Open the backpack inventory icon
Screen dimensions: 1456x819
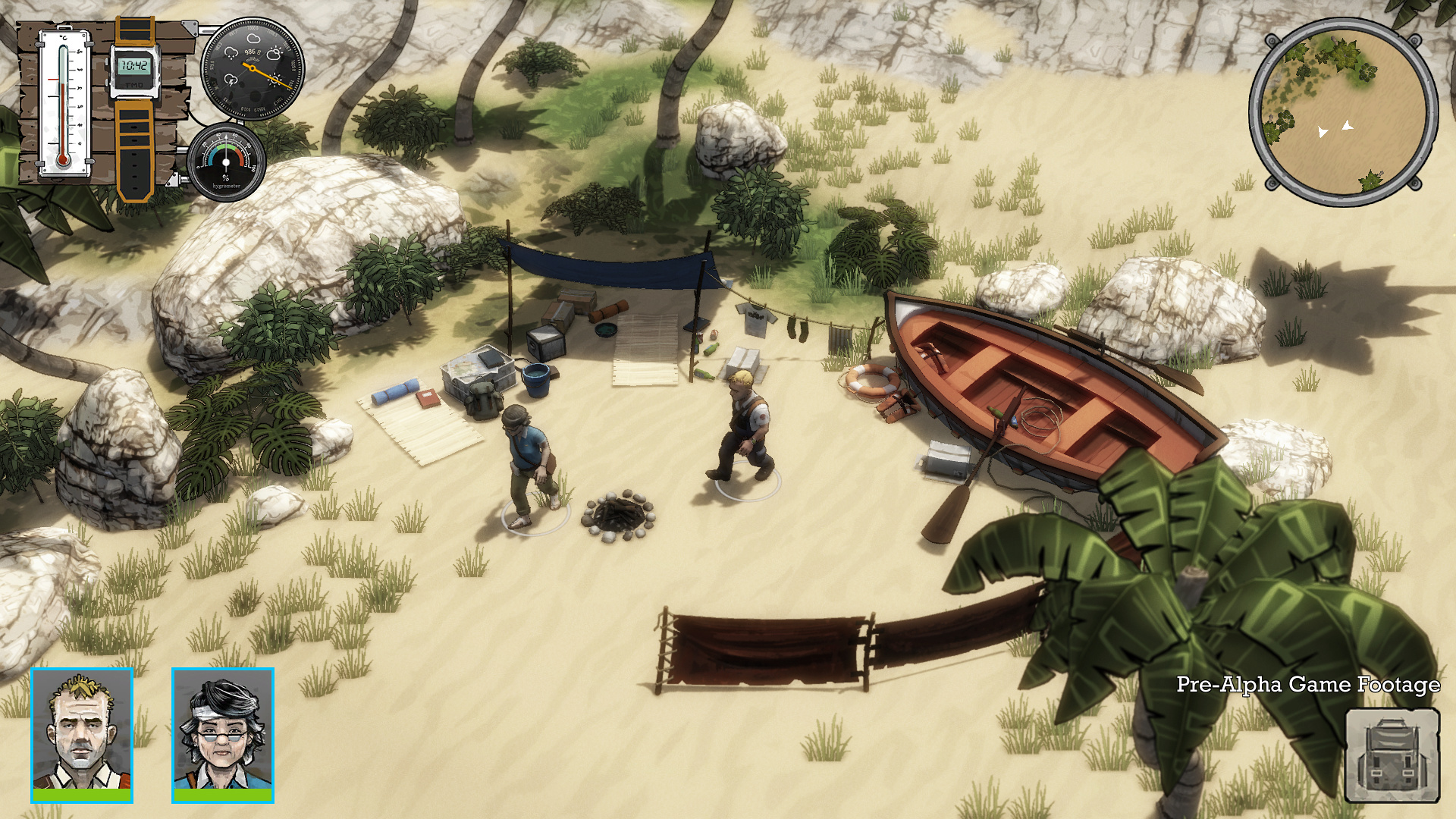(1392, 755)
